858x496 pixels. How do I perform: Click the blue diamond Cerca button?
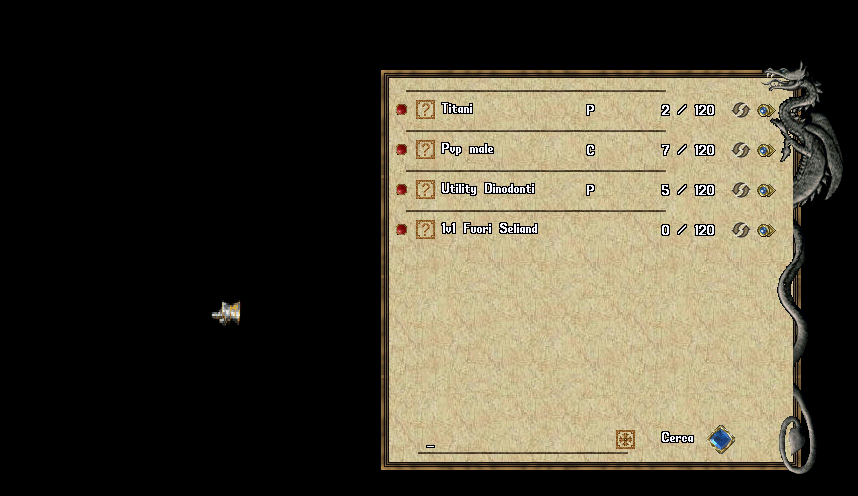[721, 439]
